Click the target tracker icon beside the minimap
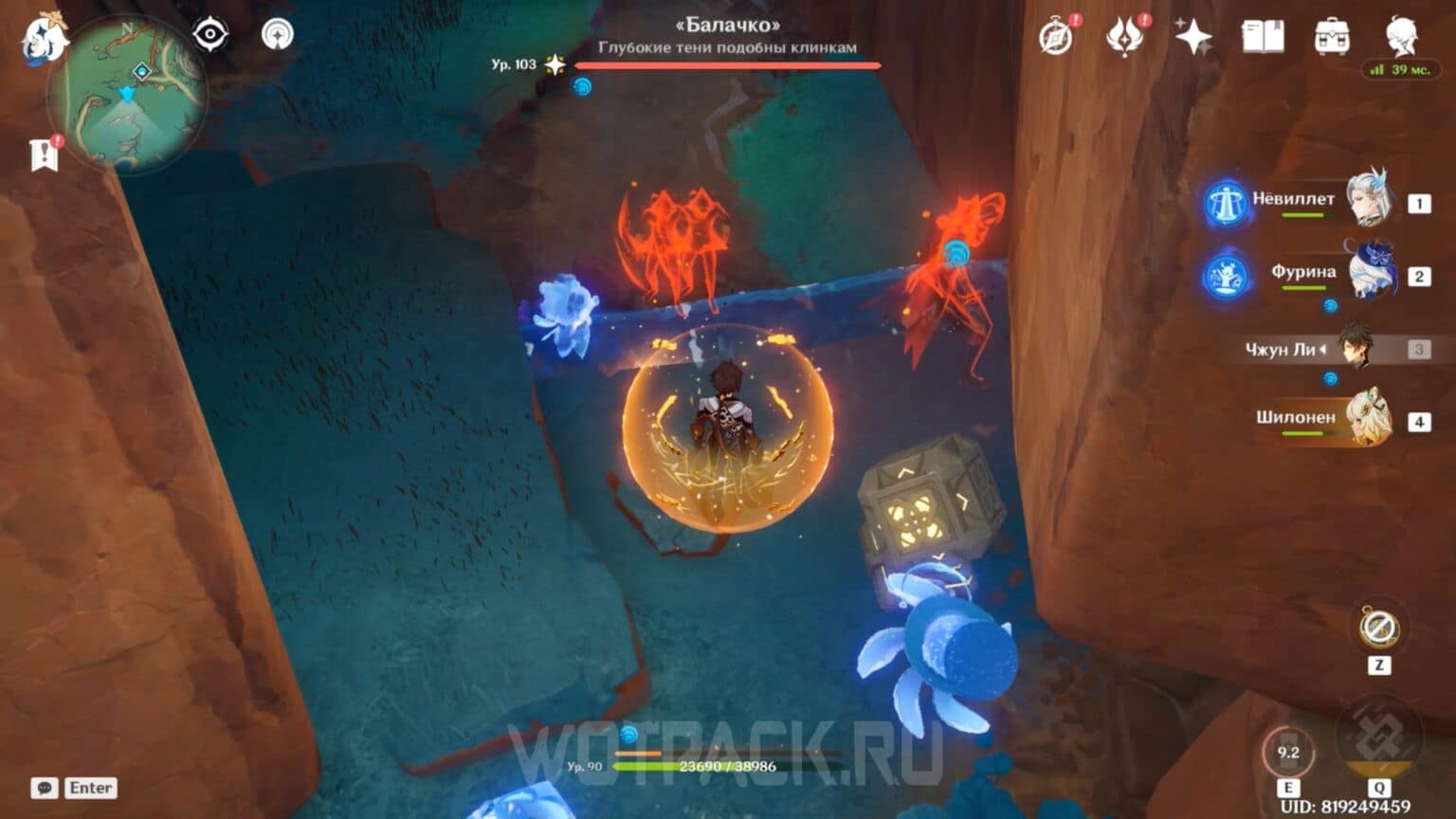This screenshot has width=1456, height=819. coord(210,35)
